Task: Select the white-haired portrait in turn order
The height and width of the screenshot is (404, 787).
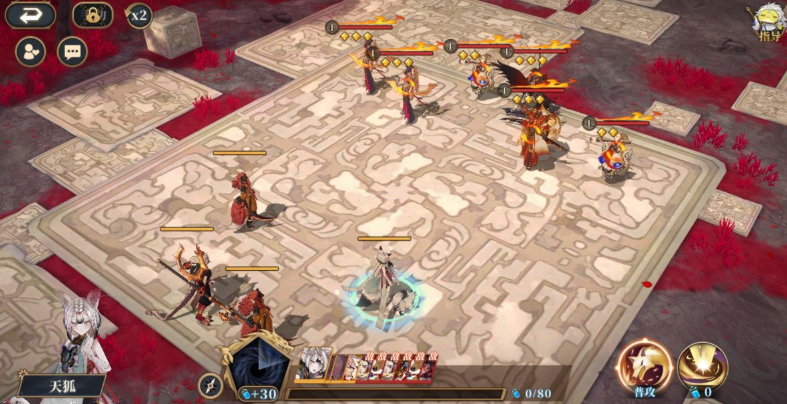Action: (x=313, y=364)
